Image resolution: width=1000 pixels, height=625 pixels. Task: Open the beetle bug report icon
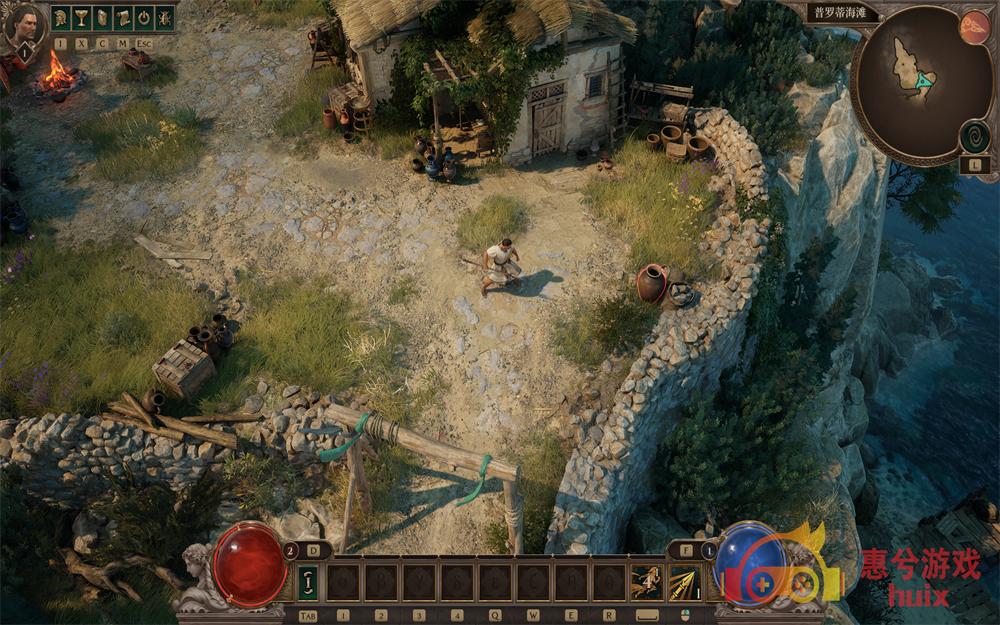coord(164,18)
